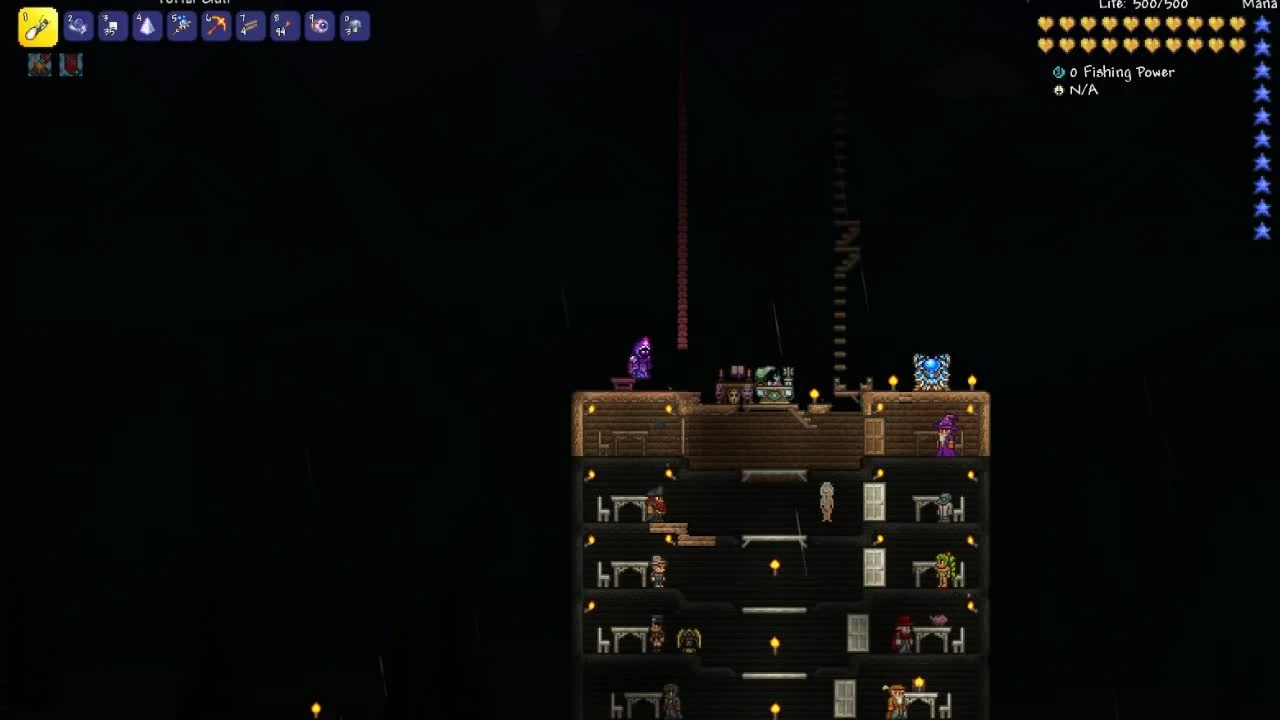This screenshot has width=1280, height=720.
Task: Select the yoyo item in hotbar slot 9
Action: 318,27
